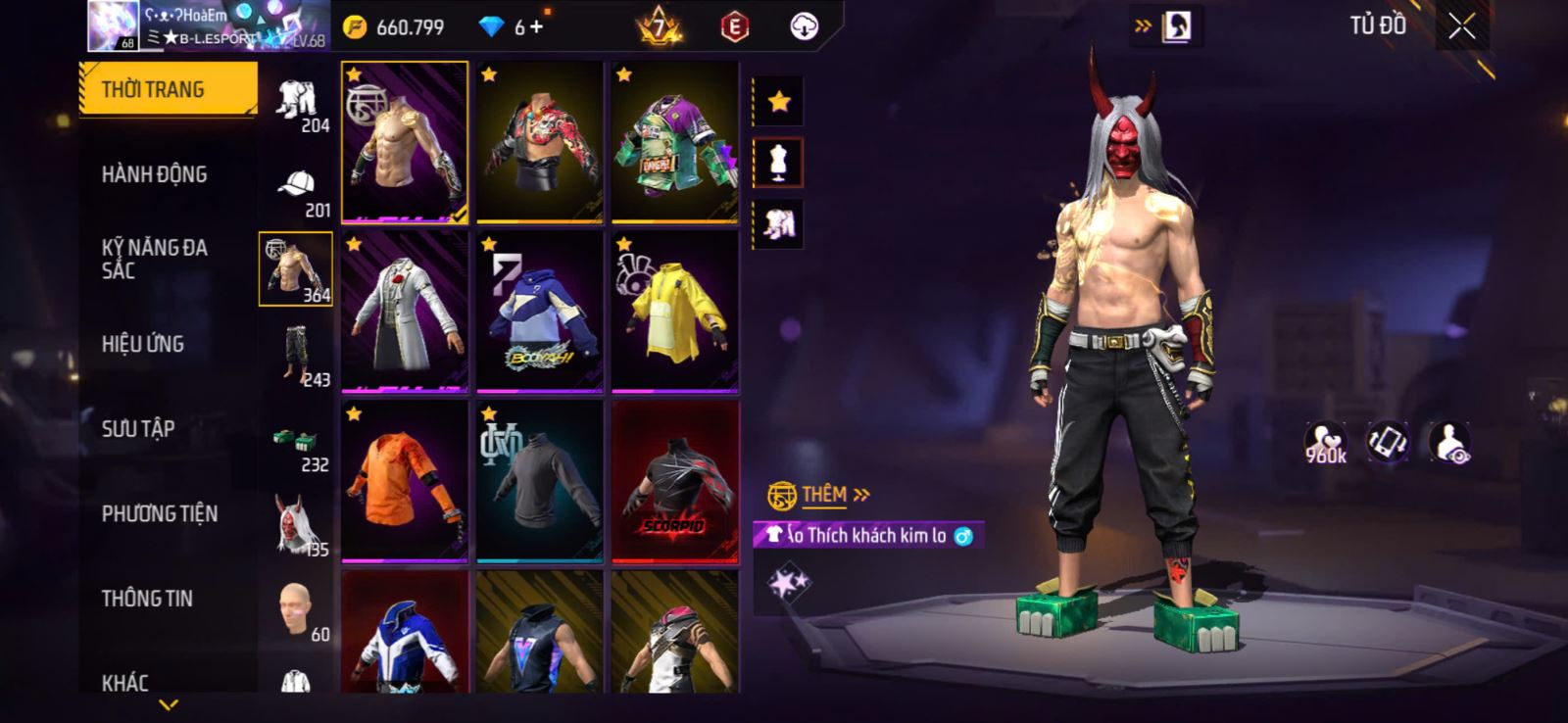Screen dimensions: 1568x723
Task: Close the Tủ Đồ wardrobe screen
Action: 1461,27
